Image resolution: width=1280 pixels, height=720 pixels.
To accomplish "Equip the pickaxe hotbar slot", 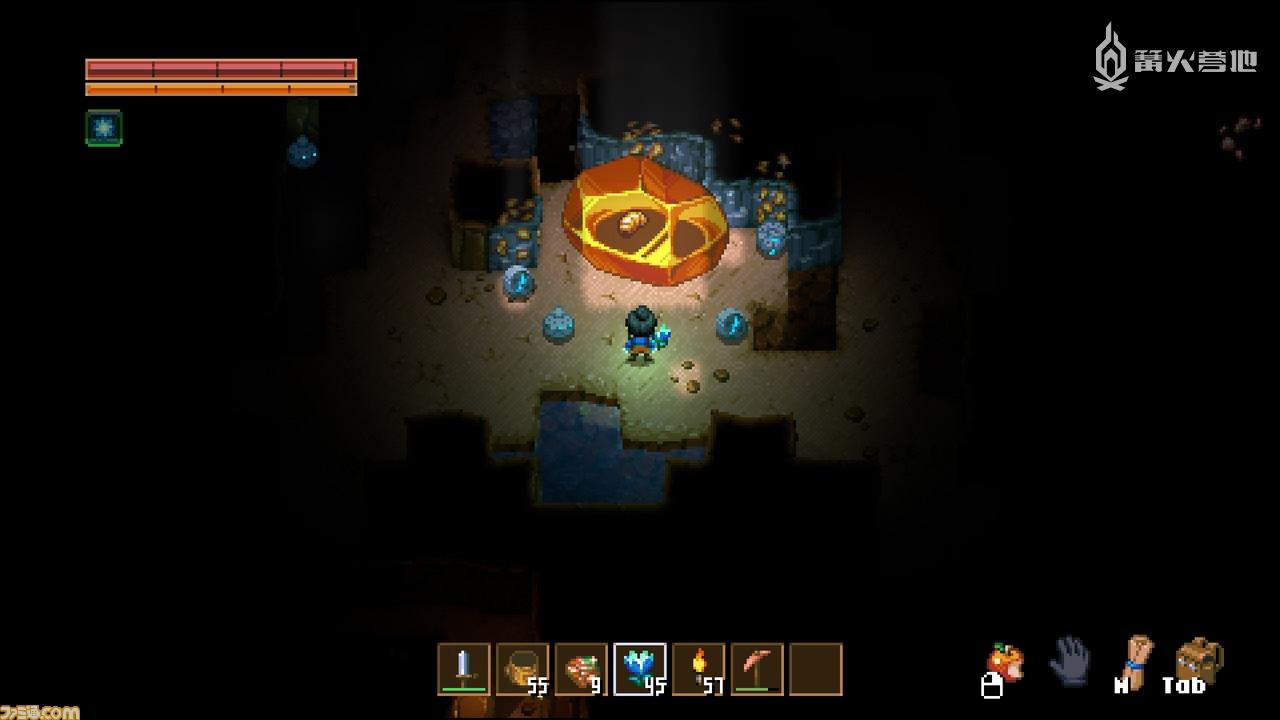I will tap(757, 668).
